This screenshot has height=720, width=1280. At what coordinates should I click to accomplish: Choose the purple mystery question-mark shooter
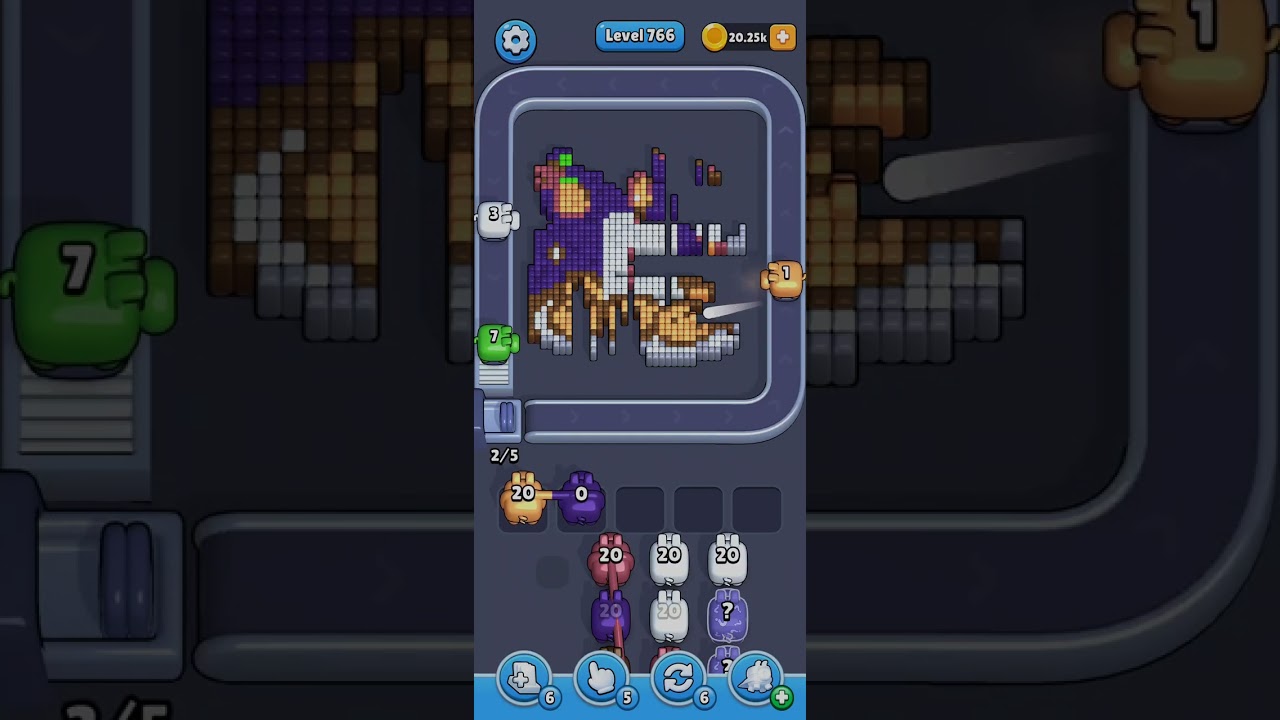[727, 615]
